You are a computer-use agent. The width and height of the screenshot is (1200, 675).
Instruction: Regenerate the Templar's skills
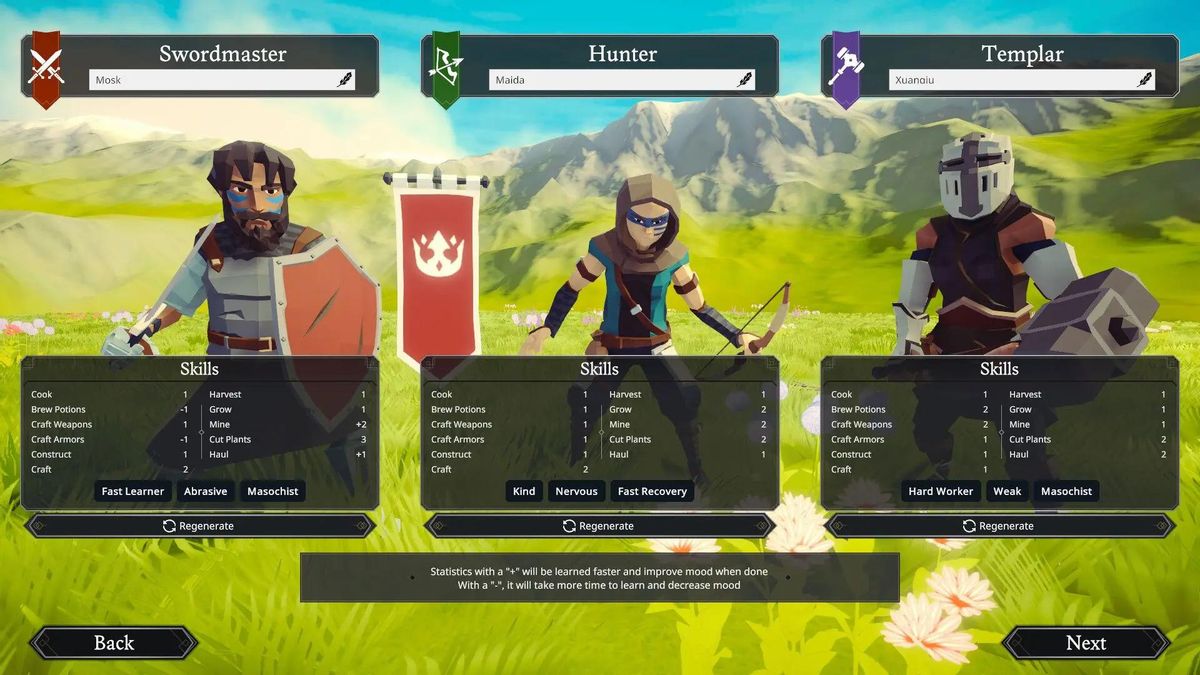click(x=999, y=526)
